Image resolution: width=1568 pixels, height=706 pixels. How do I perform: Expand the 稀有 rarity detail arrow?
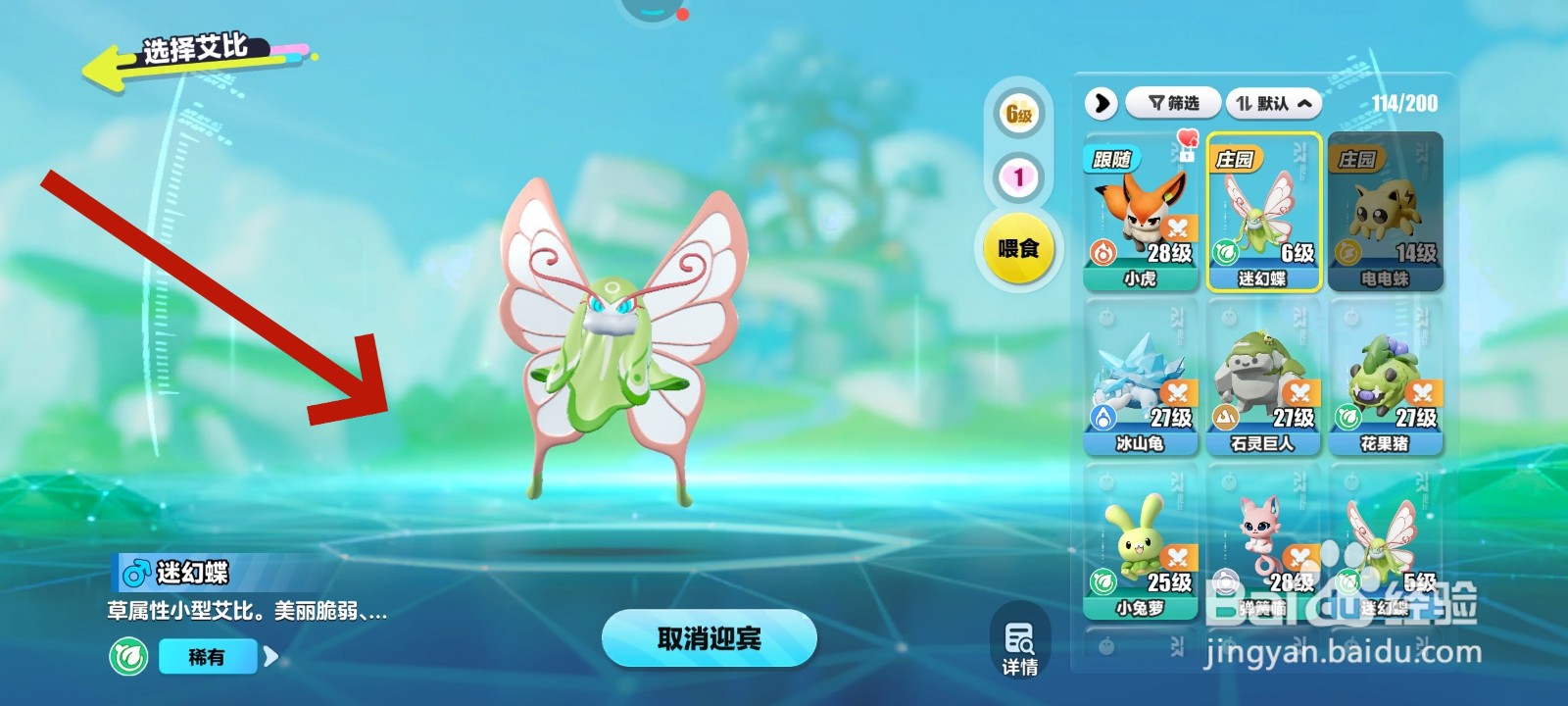pyautogui.click(x=271, y=656)
